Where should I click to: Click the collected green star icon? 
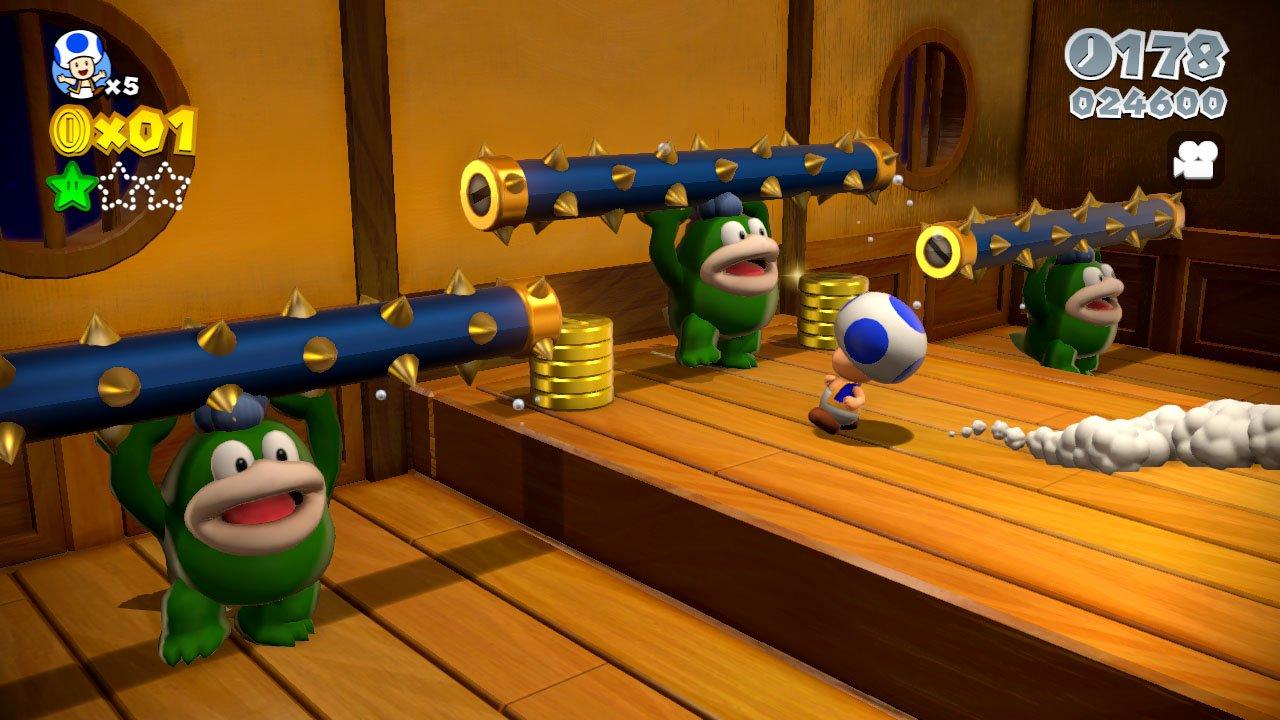(71, 186)
